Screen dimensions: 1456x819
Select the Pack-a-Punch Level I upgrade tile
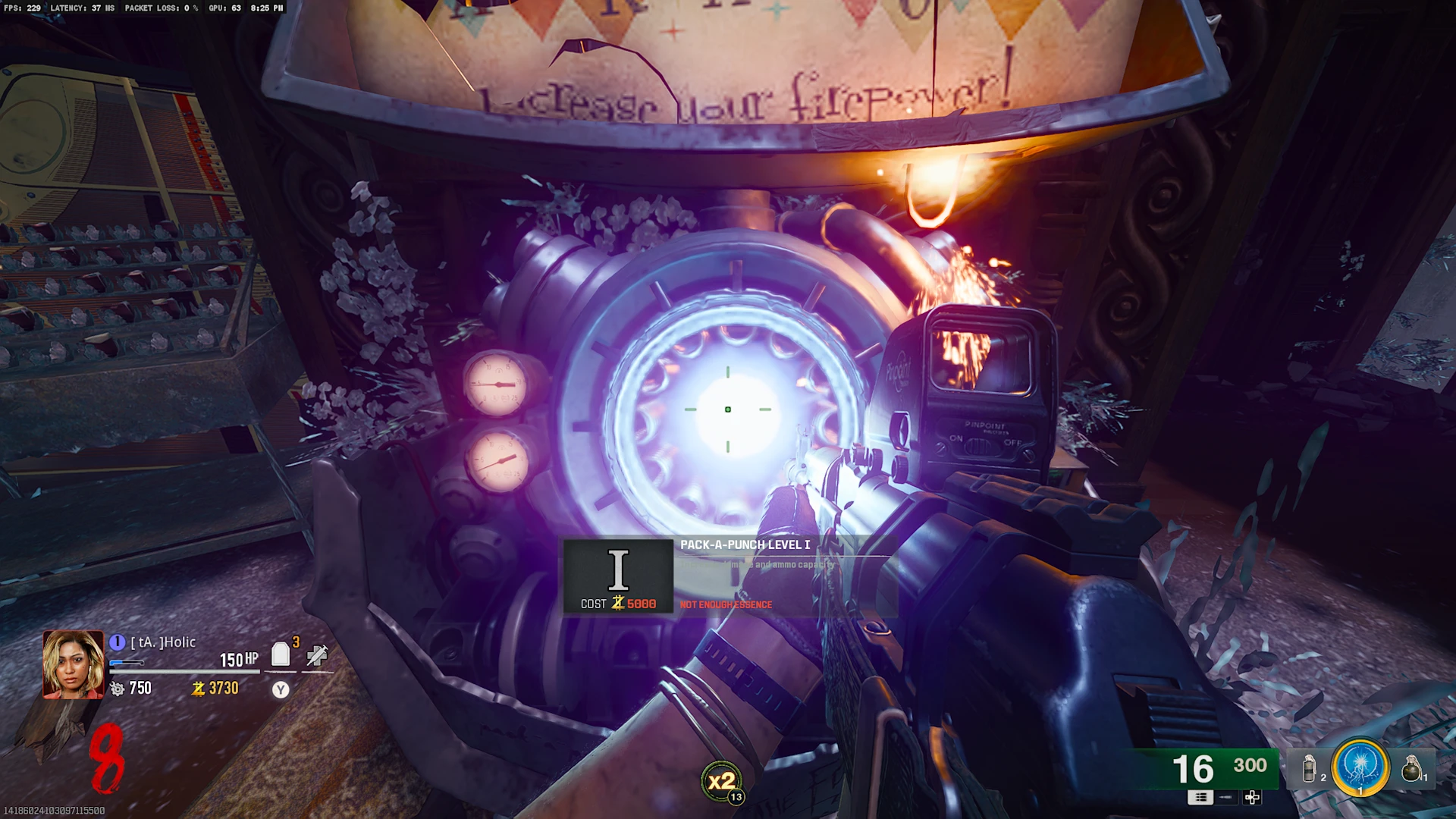coord(617,575)
